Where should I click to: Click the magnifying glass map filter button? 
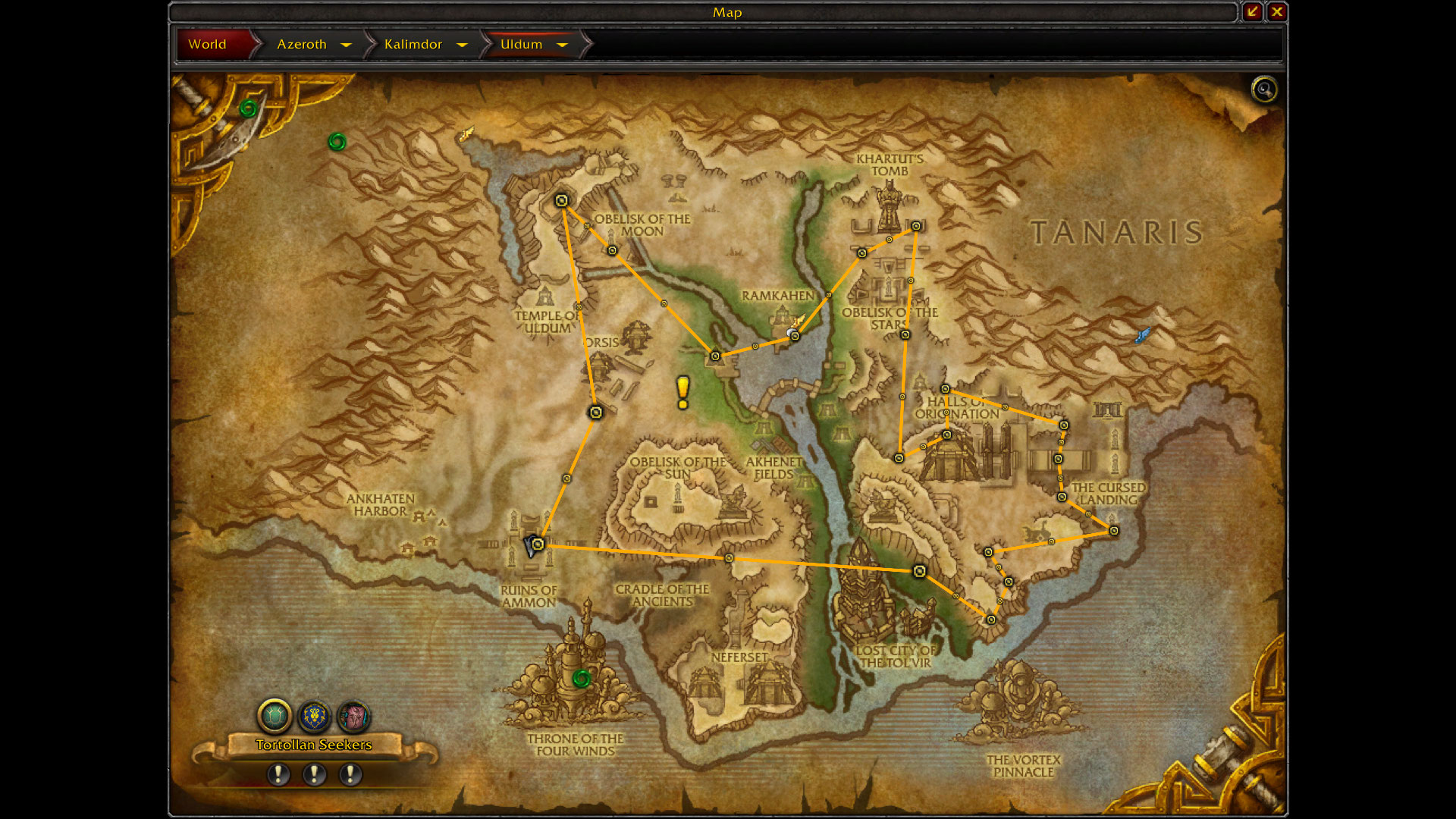coord(1263,89)
